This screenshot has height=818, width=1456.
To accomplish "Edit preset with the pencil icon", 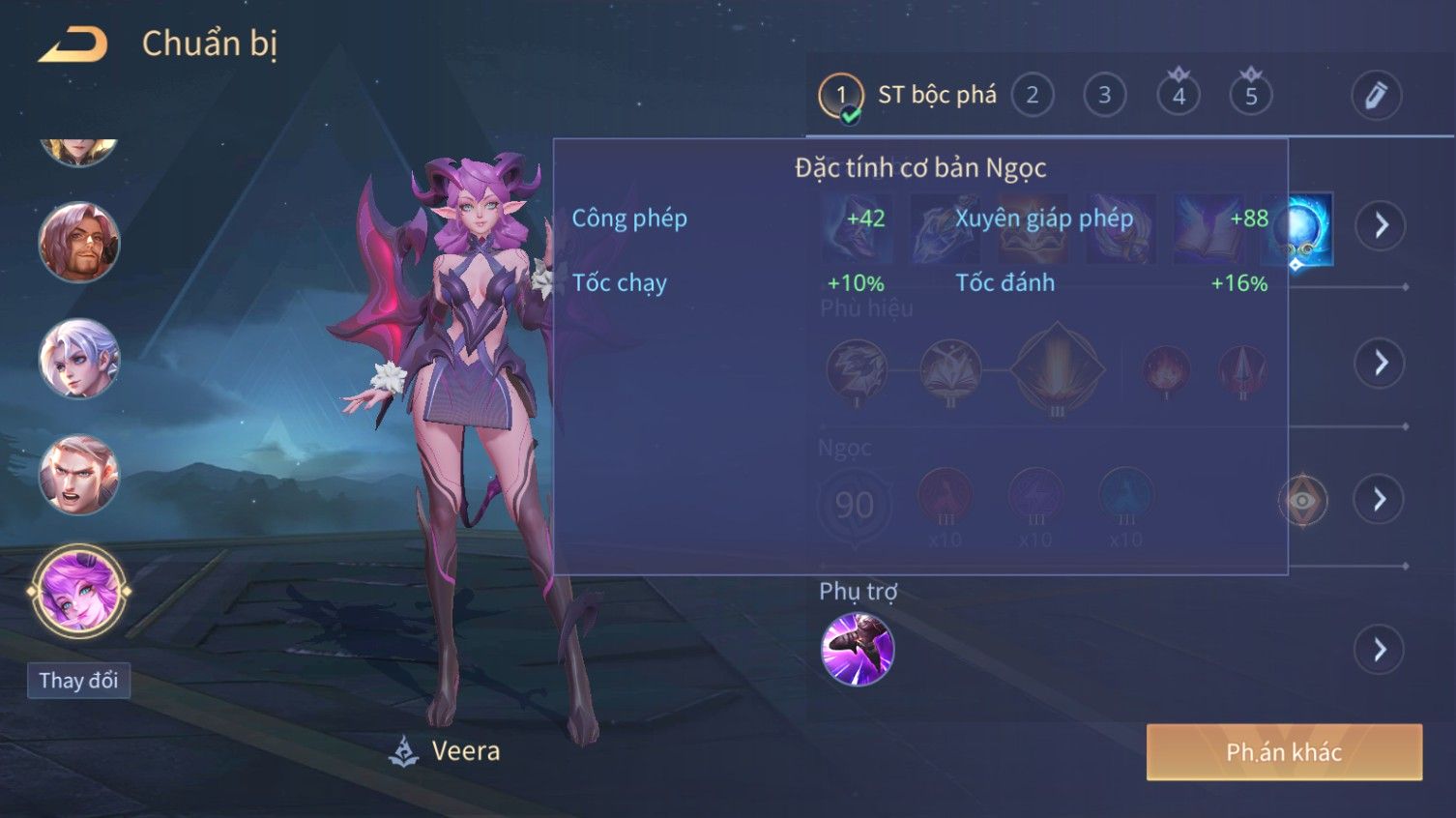I will pyautogui.click(x=1375, y=96).
